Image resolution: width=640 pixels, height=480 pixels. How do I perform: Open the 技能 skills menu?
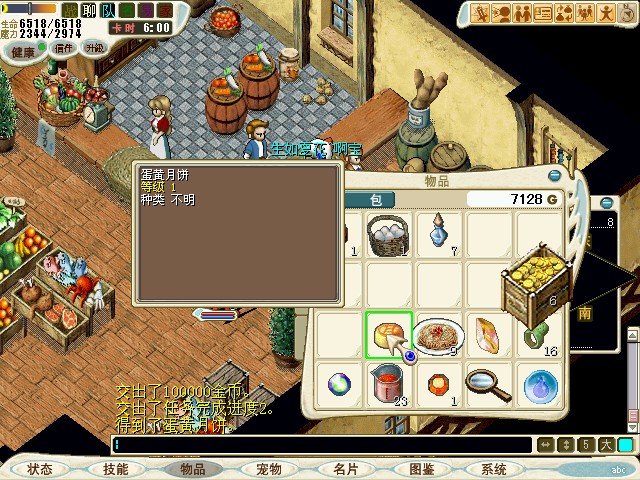click(x=115, y=468)
